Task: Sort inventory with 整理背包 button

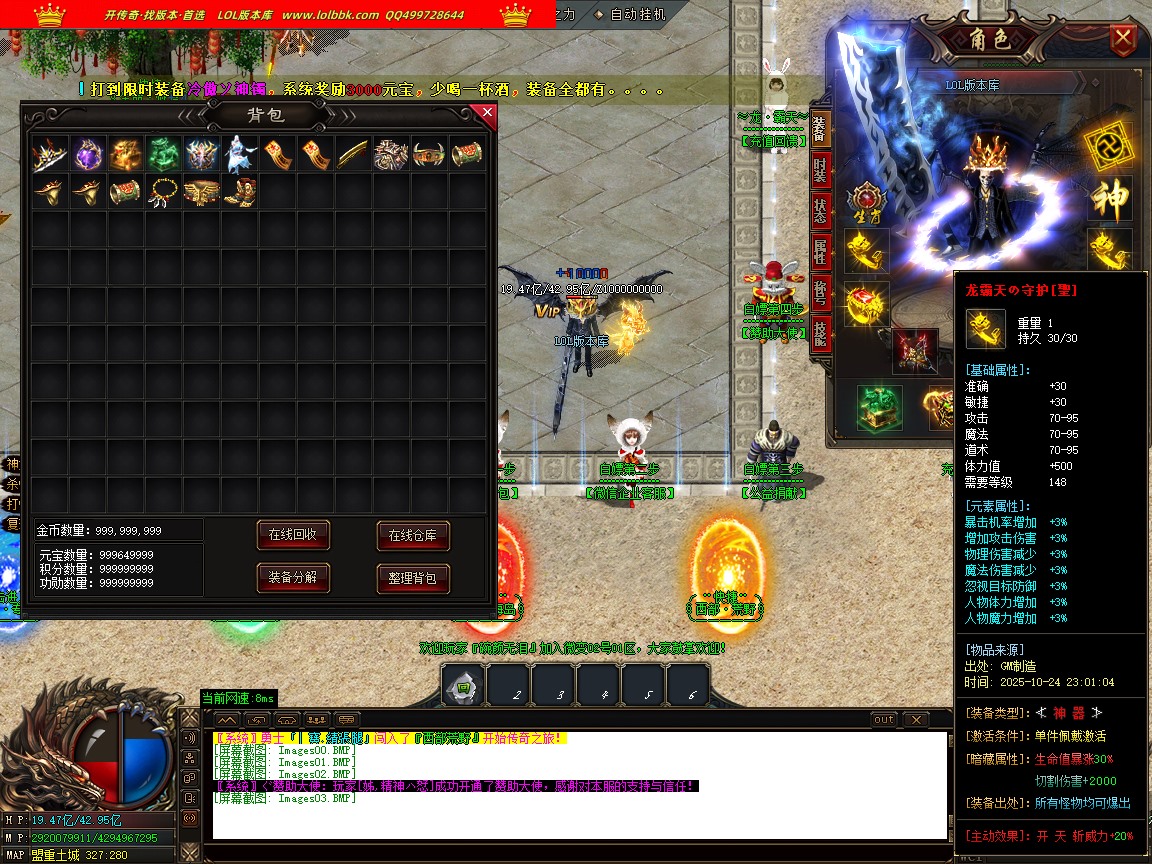Action: [x=413, y=578]
